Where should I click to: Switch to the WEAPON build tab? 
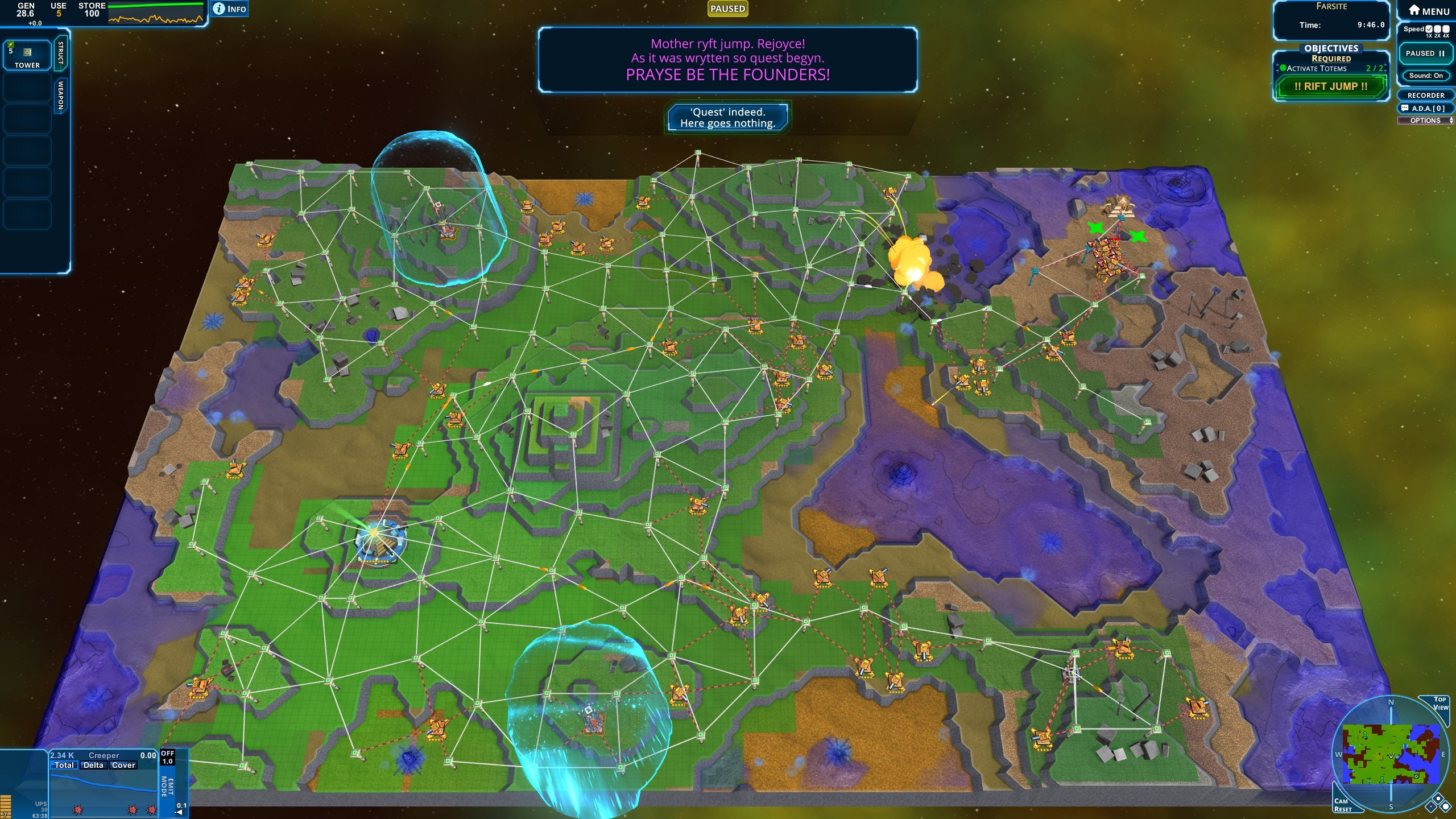pos(61,96)
